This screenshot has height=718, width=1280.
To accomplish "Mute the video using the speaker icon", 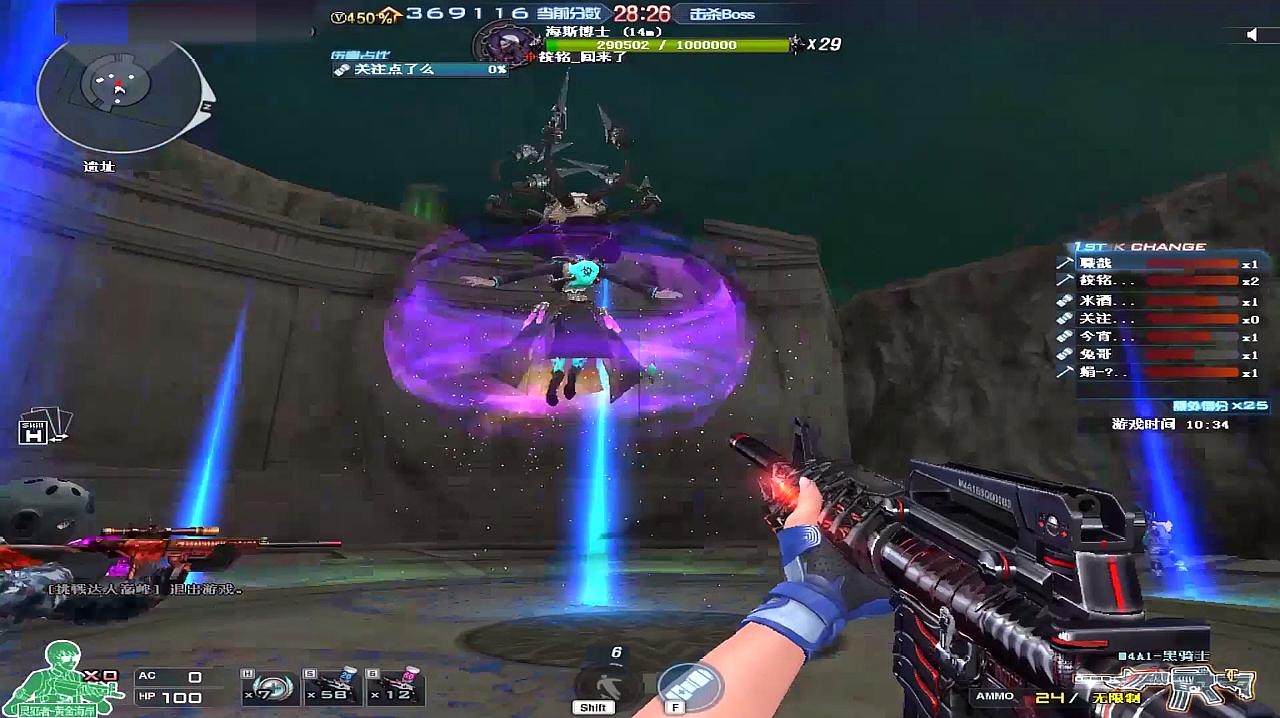I will click(1251, 35).
